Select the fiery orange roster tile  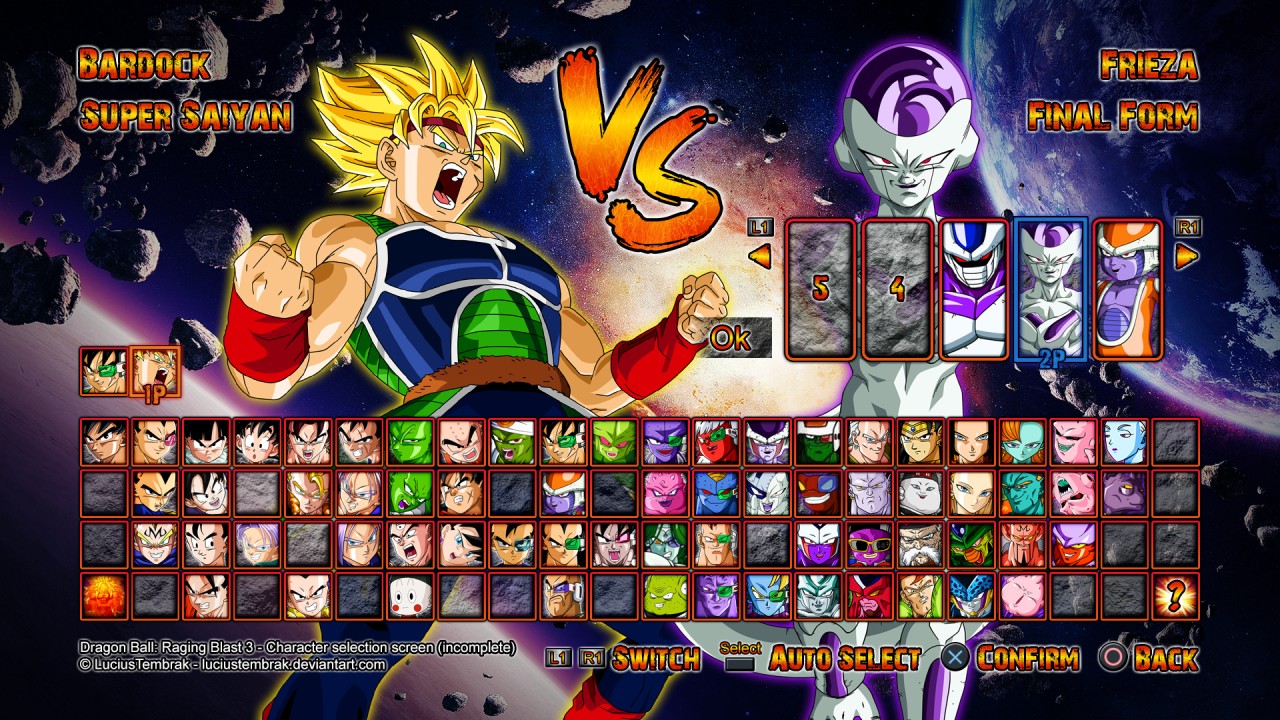pos(103,596)
